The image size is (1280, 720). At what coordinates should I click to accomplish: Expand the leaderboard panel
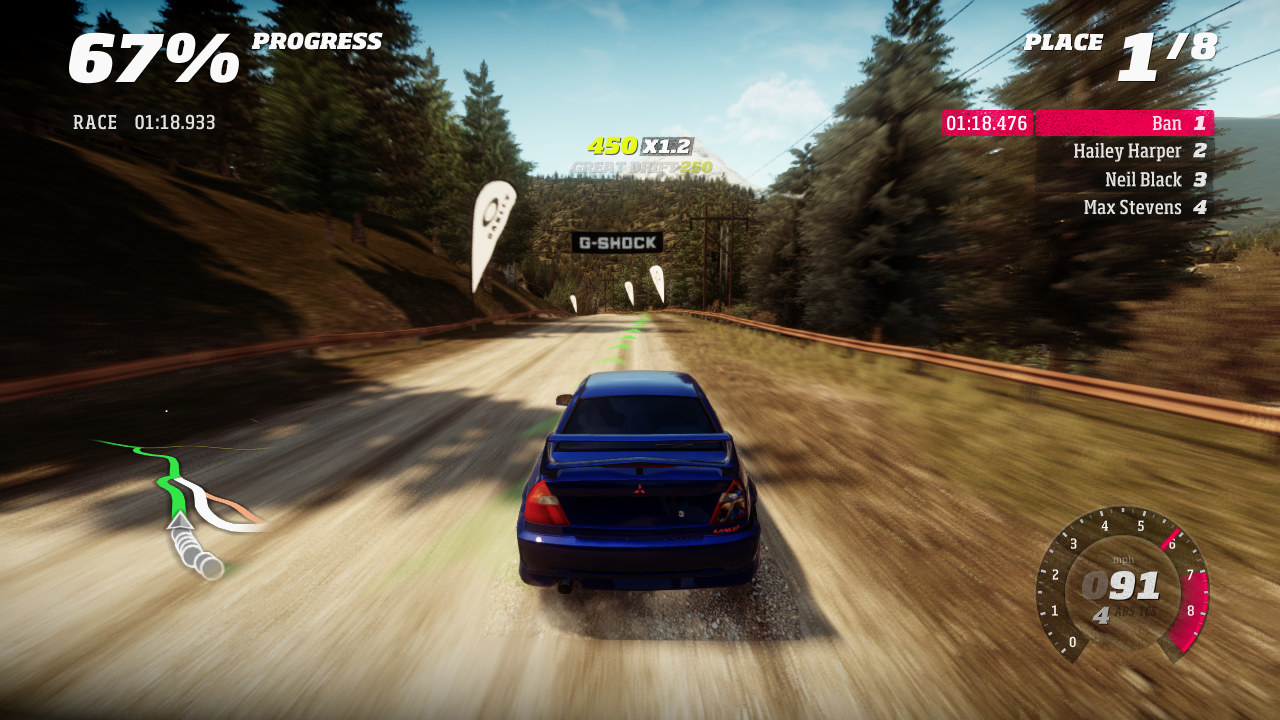pos(1125,165)
